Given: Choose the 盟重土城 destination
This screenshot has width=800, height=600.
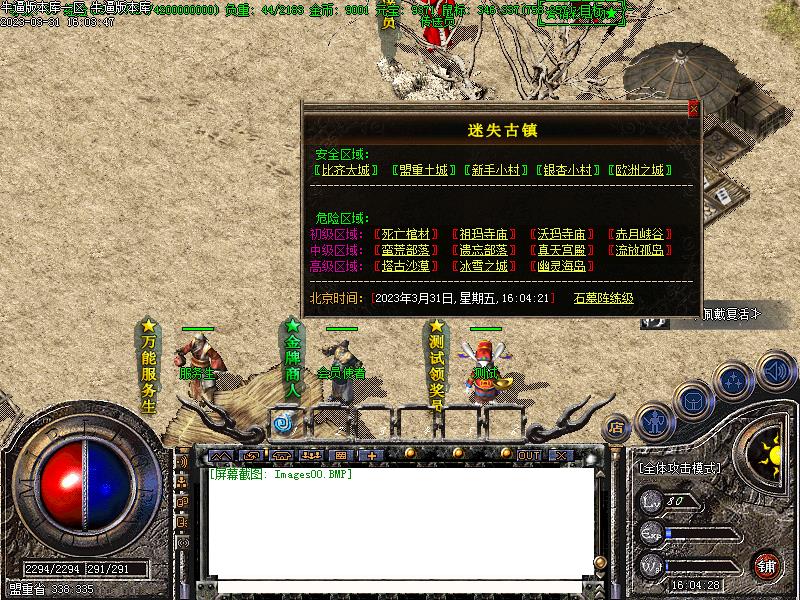Looking at the screenshot, I should (420, 170).
